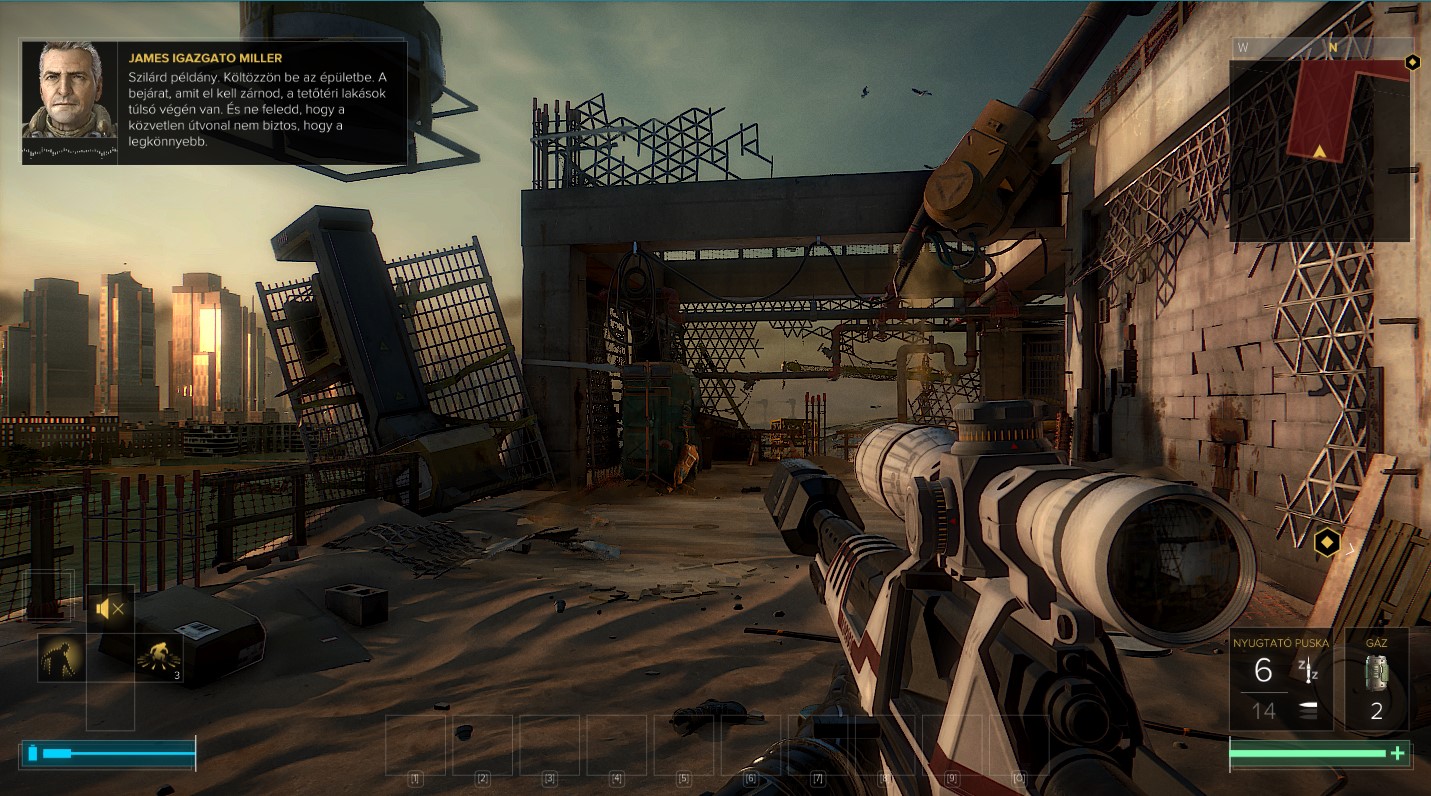Select the muted speaker augmentation icon
Screen dimensions: 1431x796
pos(110,608)
